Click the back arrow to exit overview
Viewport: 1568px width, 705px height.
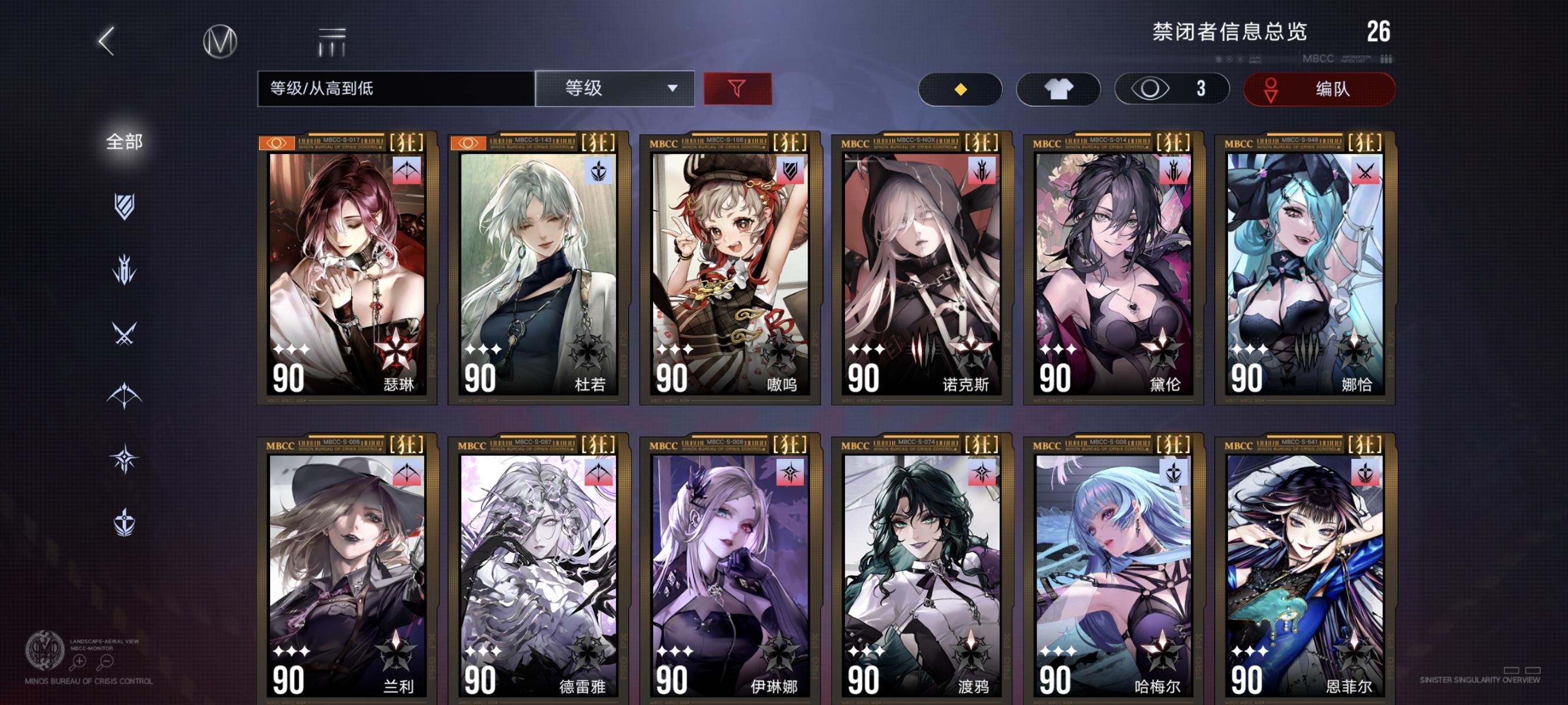pos(106,42)
